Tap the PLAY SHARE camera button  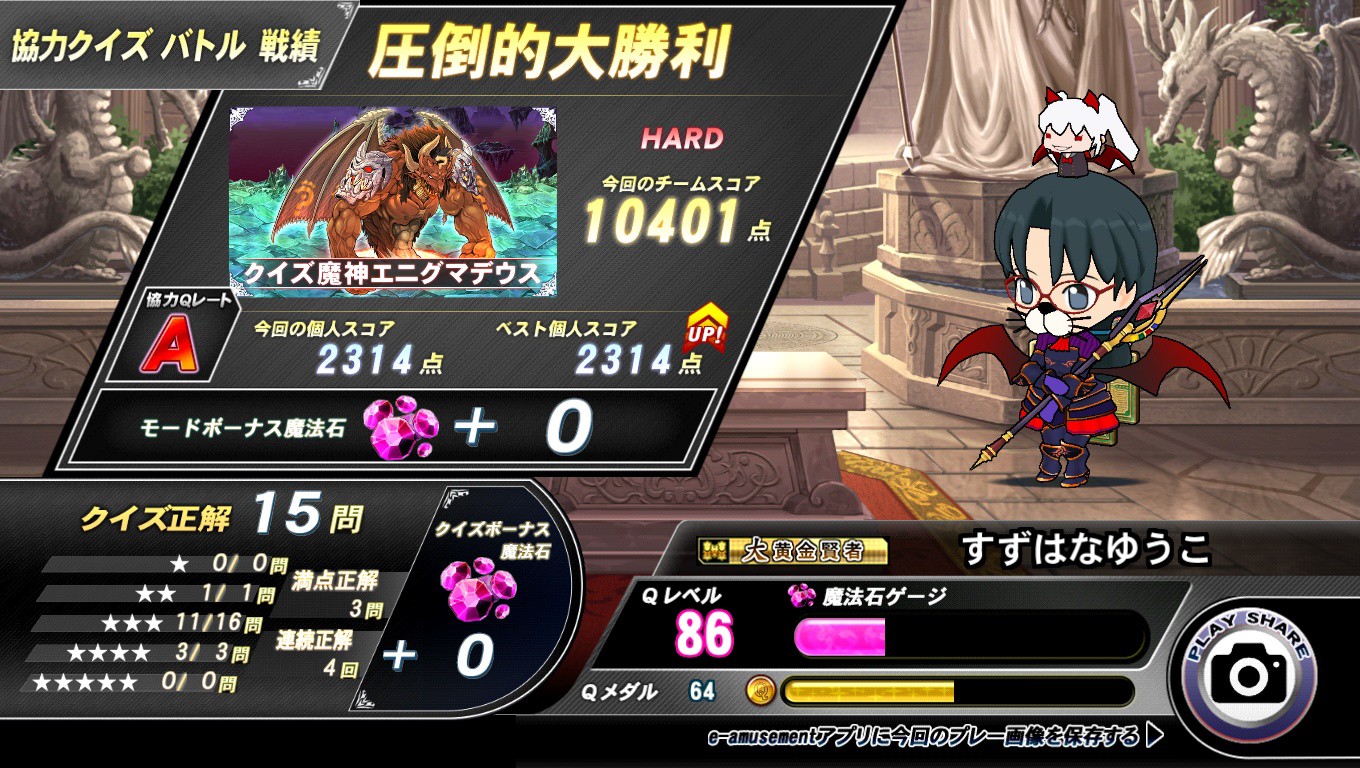1248,674
